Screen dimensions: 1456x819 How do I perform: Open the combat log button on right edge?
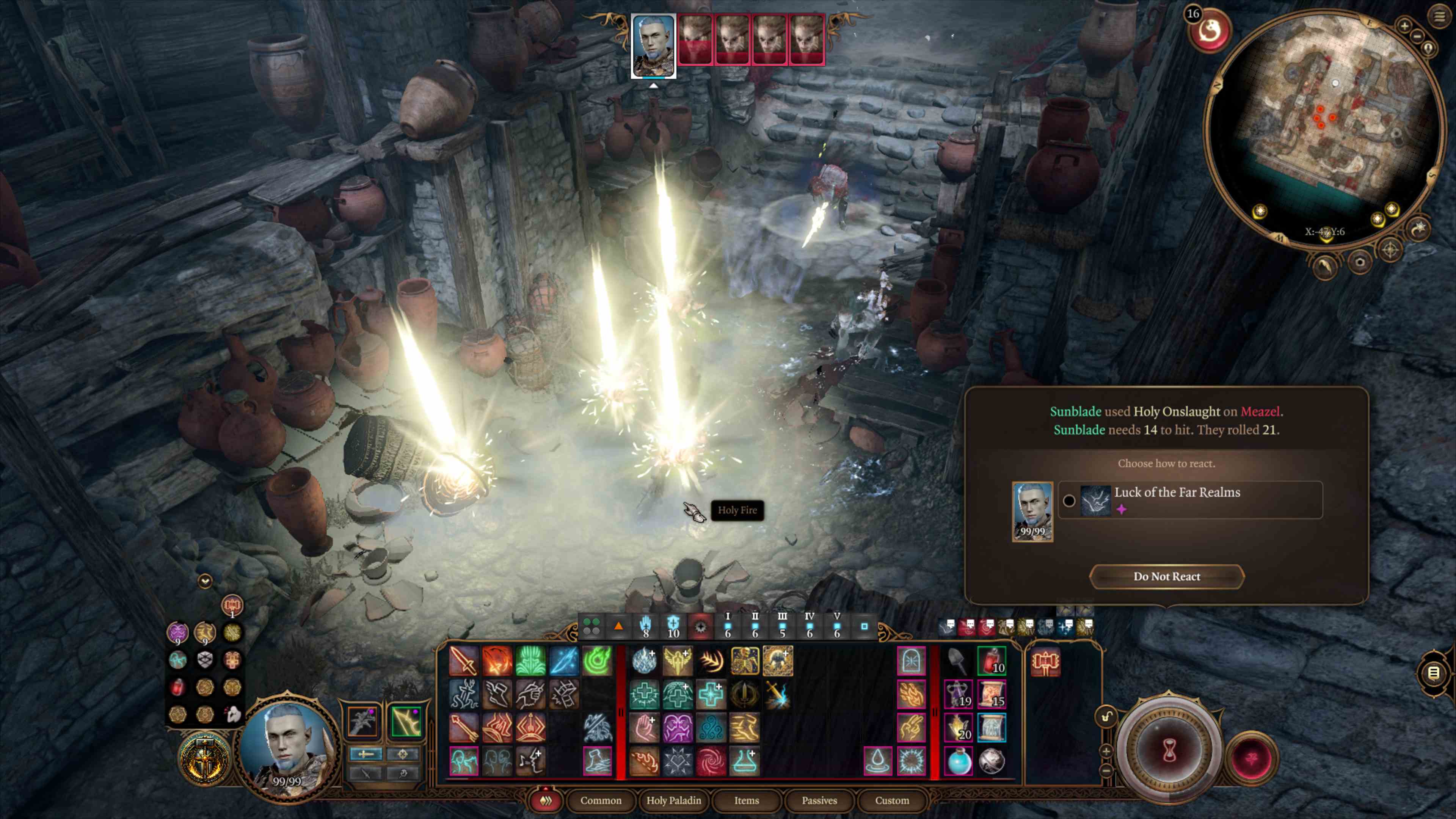(1433, 673)
